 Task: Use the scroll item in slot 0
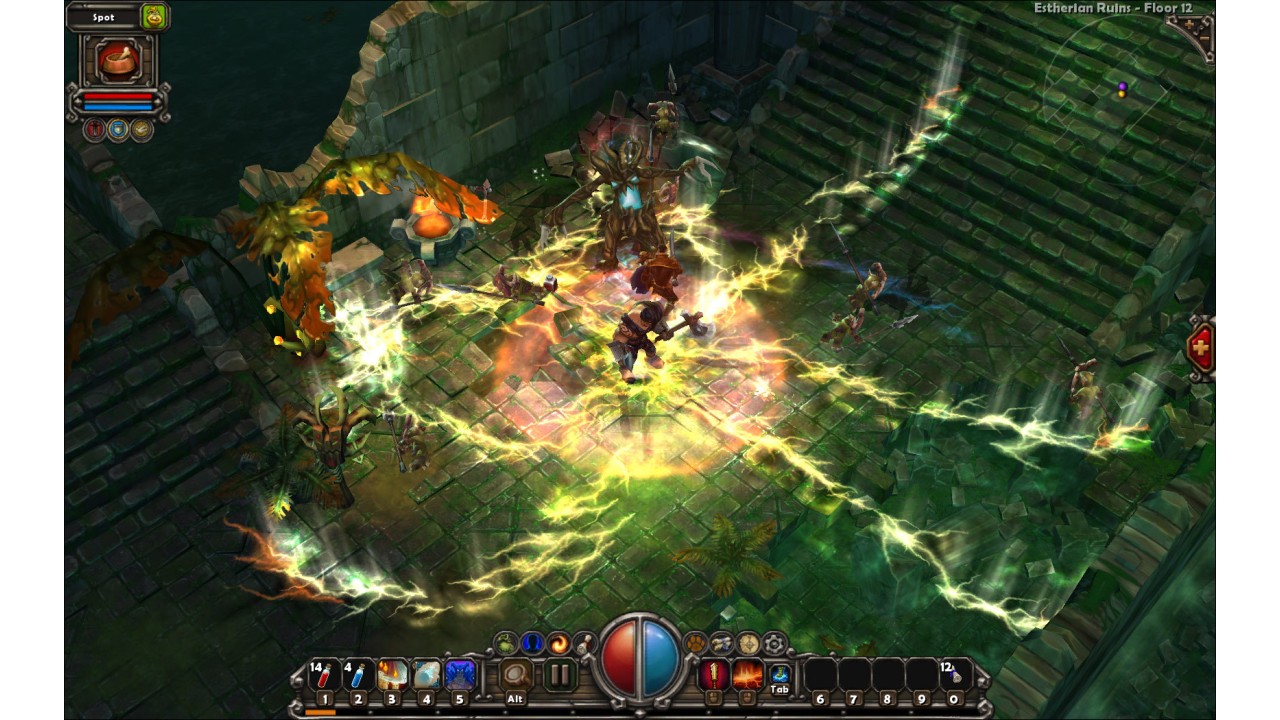[955, 675]
